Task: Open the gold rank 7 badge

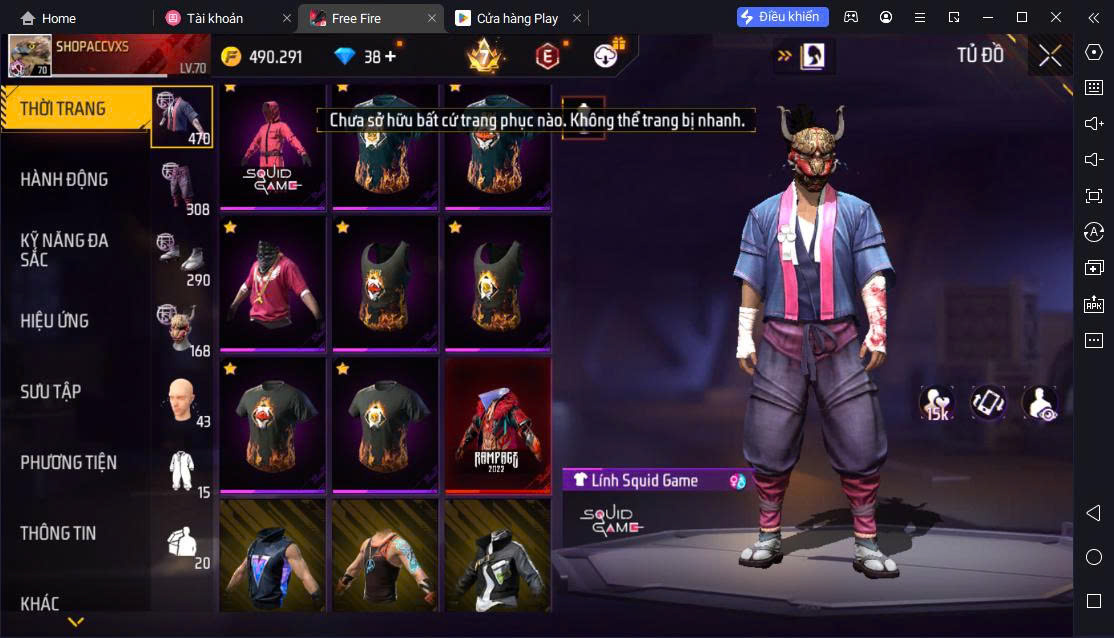Action: [485, 56]
